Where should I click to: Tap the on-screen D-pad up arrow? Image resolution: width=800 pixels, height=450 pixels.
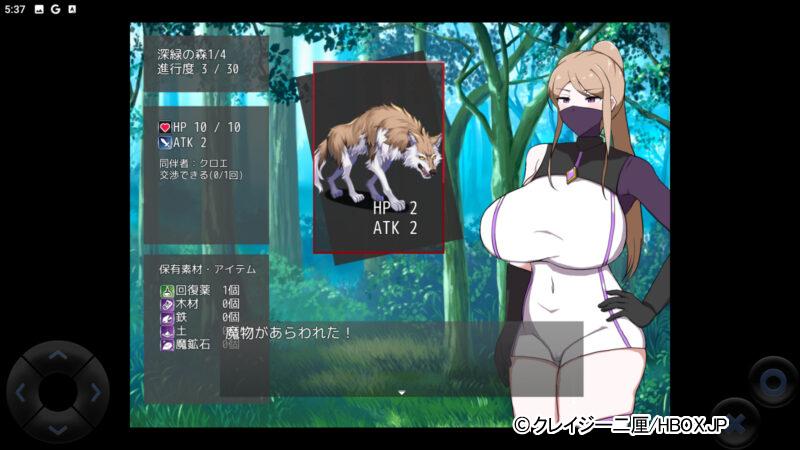58,356
